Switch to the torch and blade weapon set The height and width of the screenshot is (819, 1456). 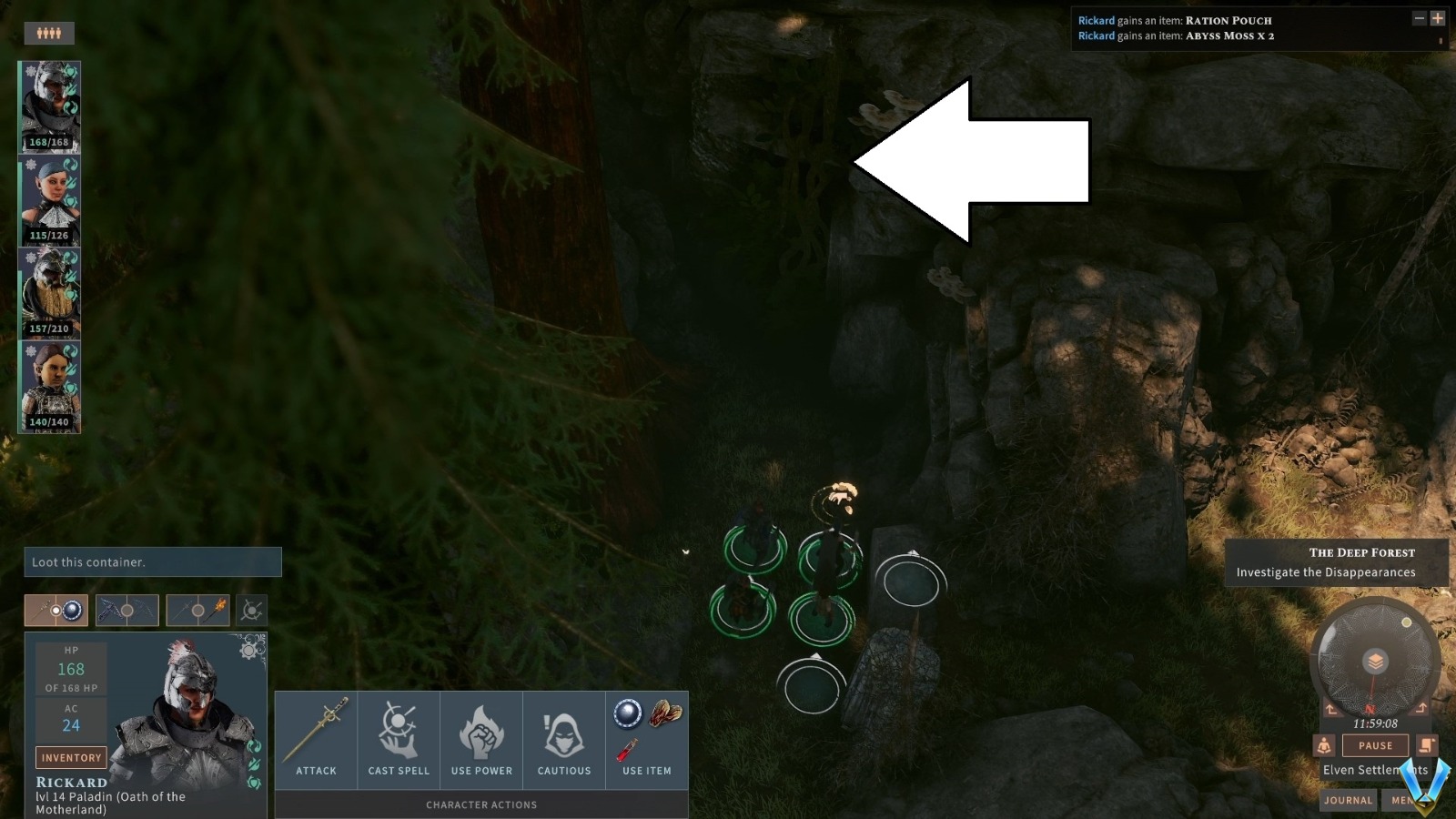[x=199, y=611]
